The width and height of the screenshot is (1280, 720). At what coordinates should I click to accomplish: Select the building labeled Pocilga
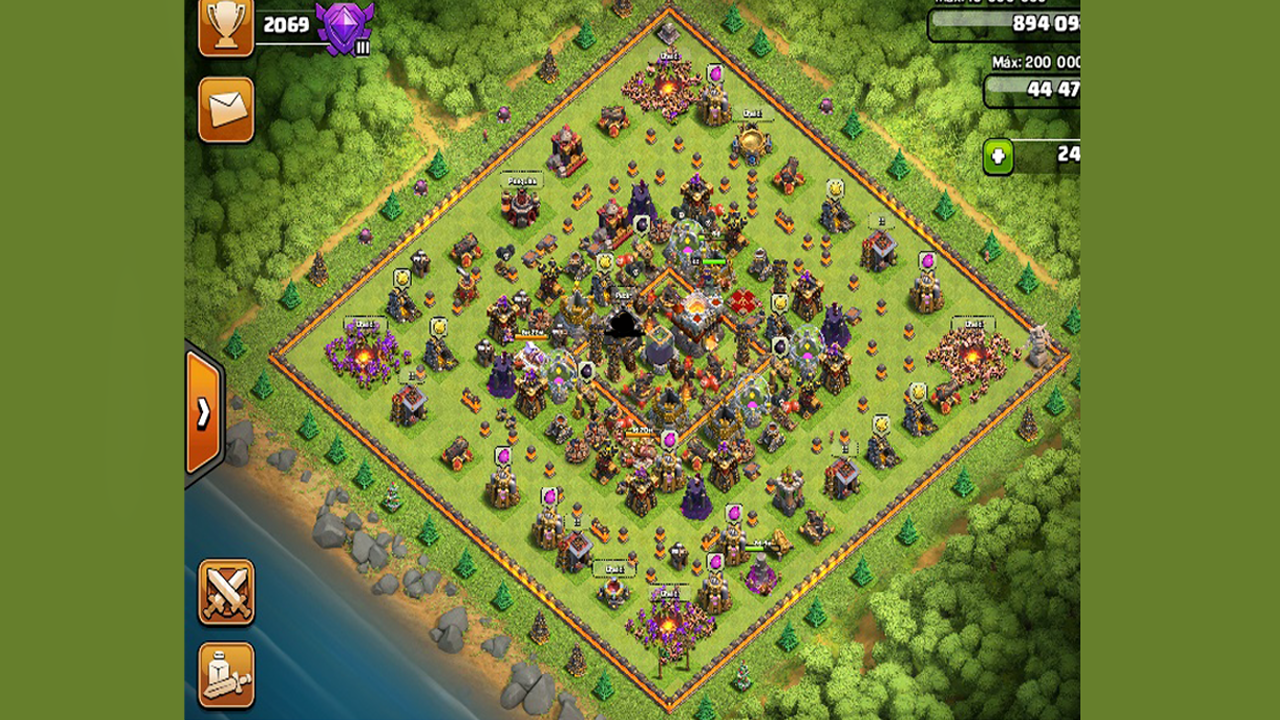[520, 205]
